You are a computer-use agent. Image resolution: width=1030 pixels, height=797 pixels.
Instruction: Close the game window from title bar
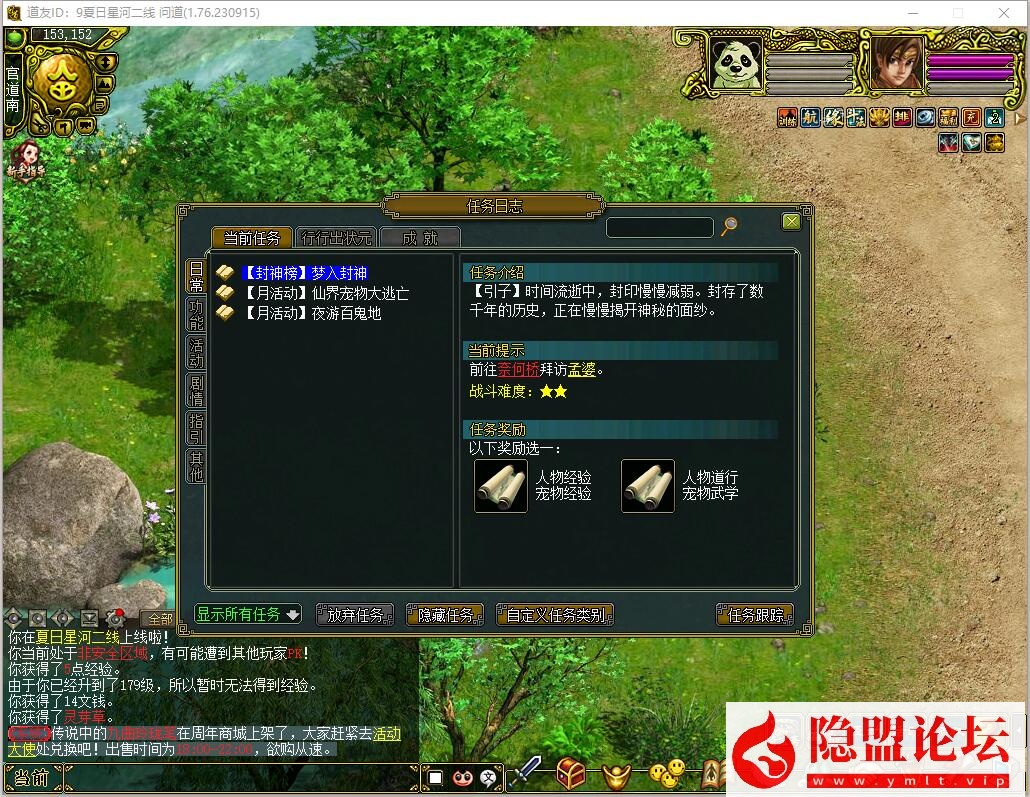pyautogui.click(x=1004, y=13)
